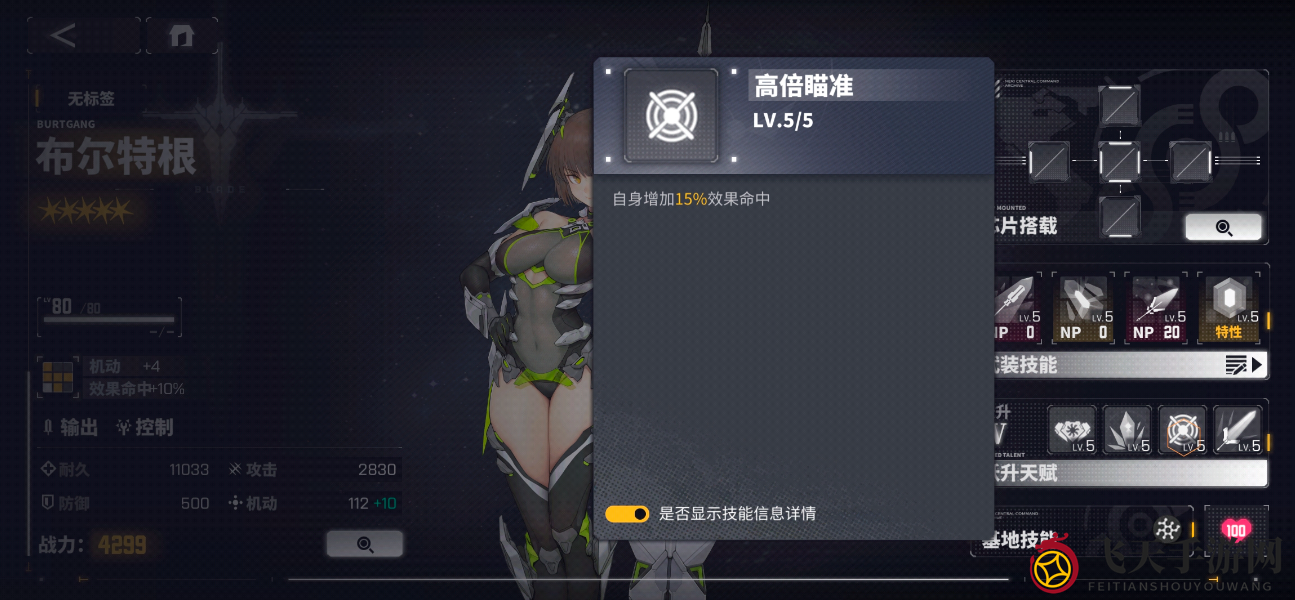1295x600 pixels.
Task: Select the crosshair 高倍瞄准 talent icon
Action: (1182, 430)
